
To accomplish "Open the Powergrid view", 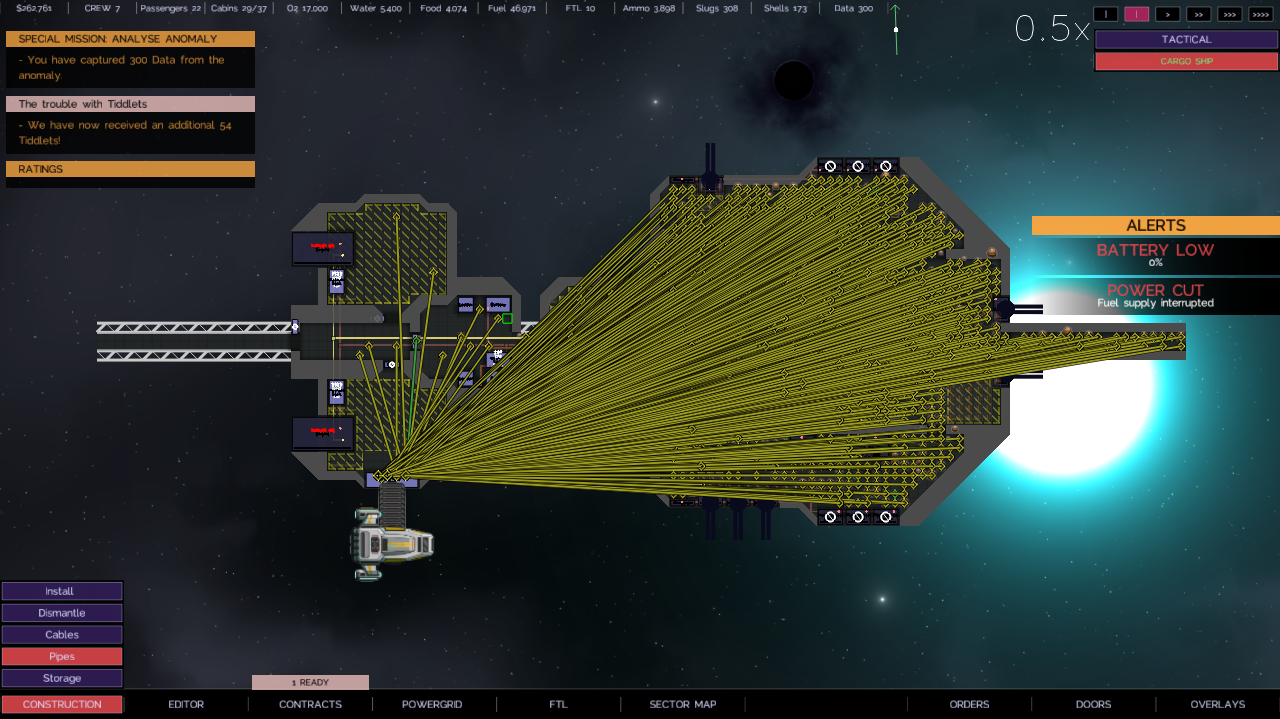I will [432, 704].
